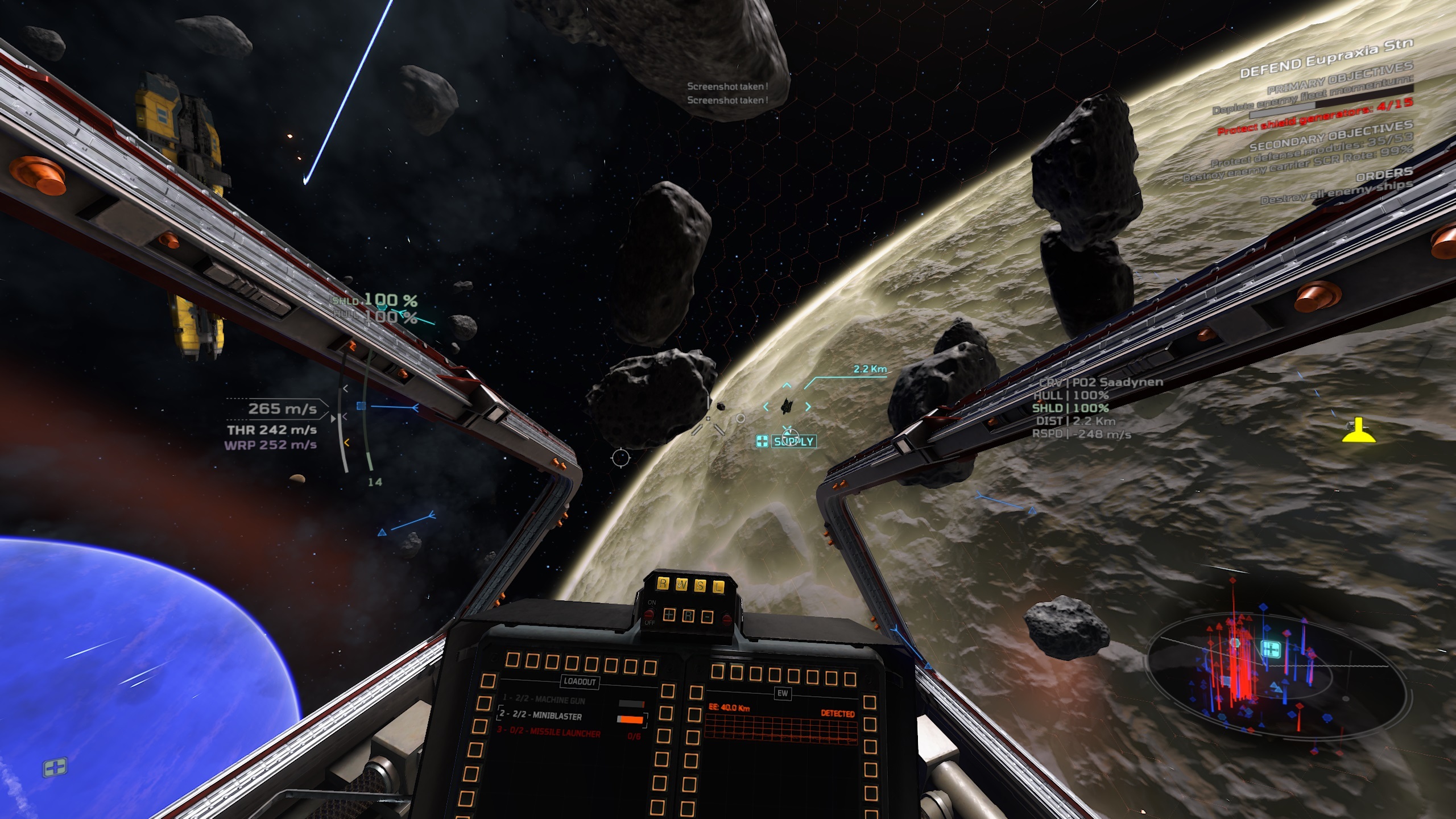The width and height of the screenshot is (1456, 819).
Task: Activate the yellow R cockpit button
Action: [x=663, y=584]
